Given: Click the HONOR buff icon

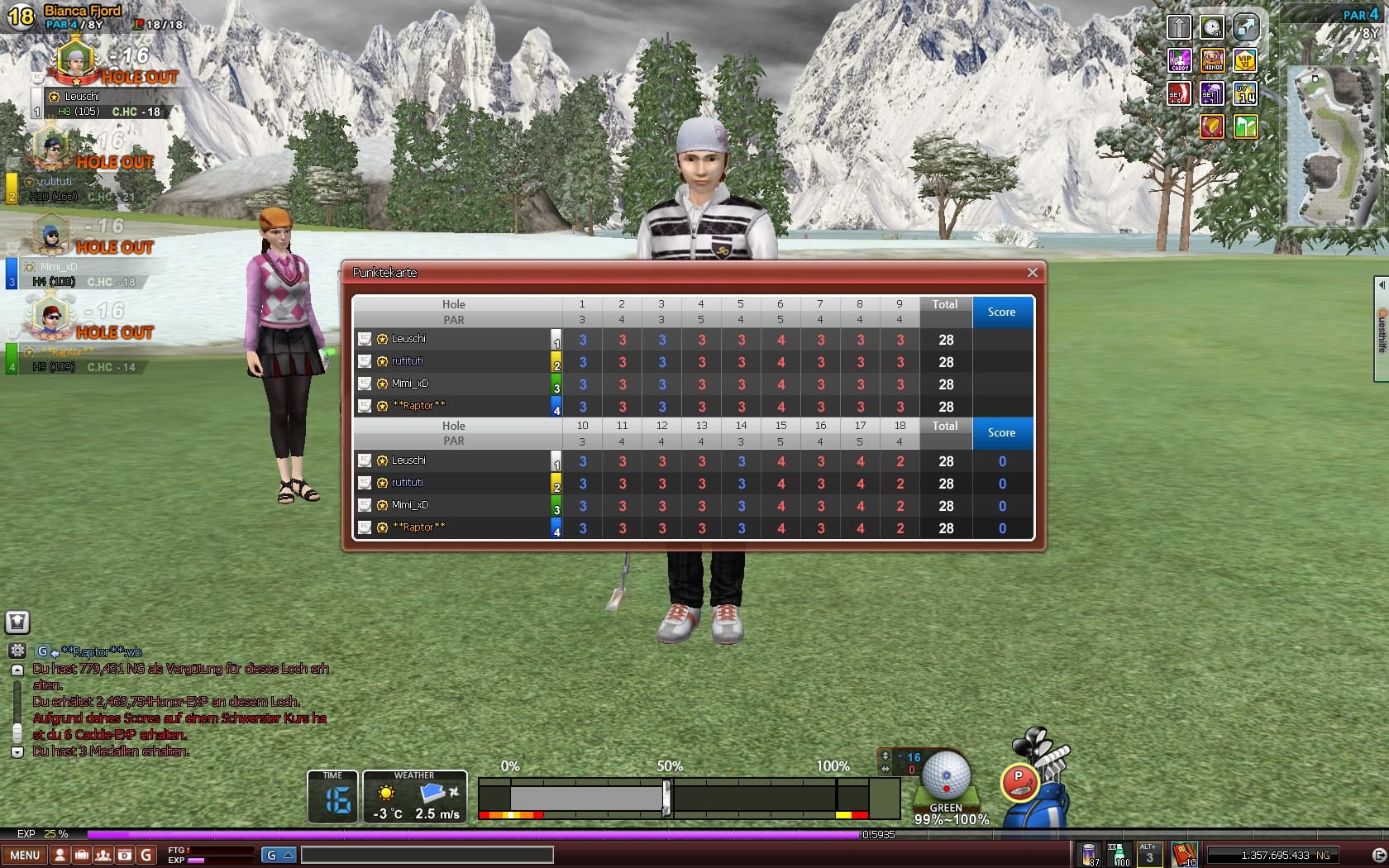Looking at the screenshot, I should pos(1212,60).
